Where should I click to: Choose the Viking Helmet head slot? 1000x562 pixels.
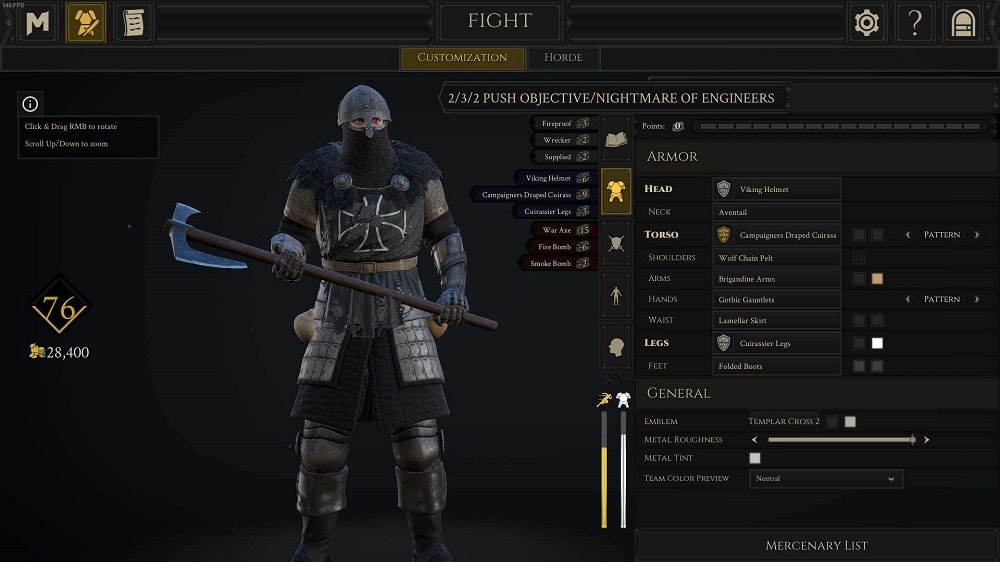(777, 189)
